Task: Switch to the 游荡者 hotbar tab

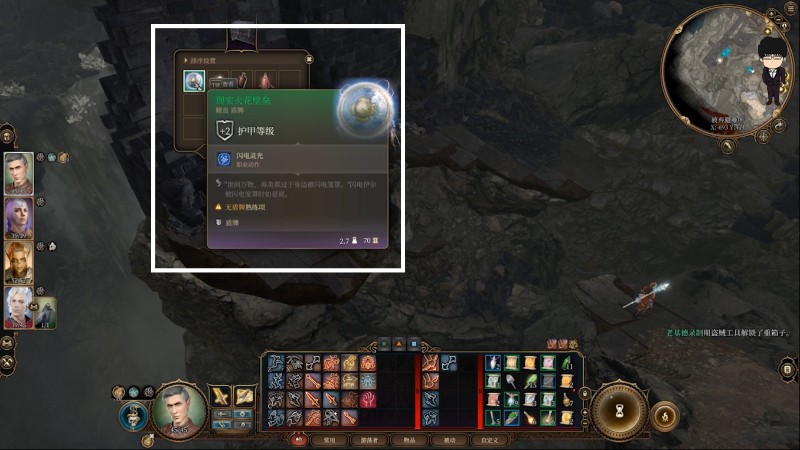Action: tap(370, 439)
